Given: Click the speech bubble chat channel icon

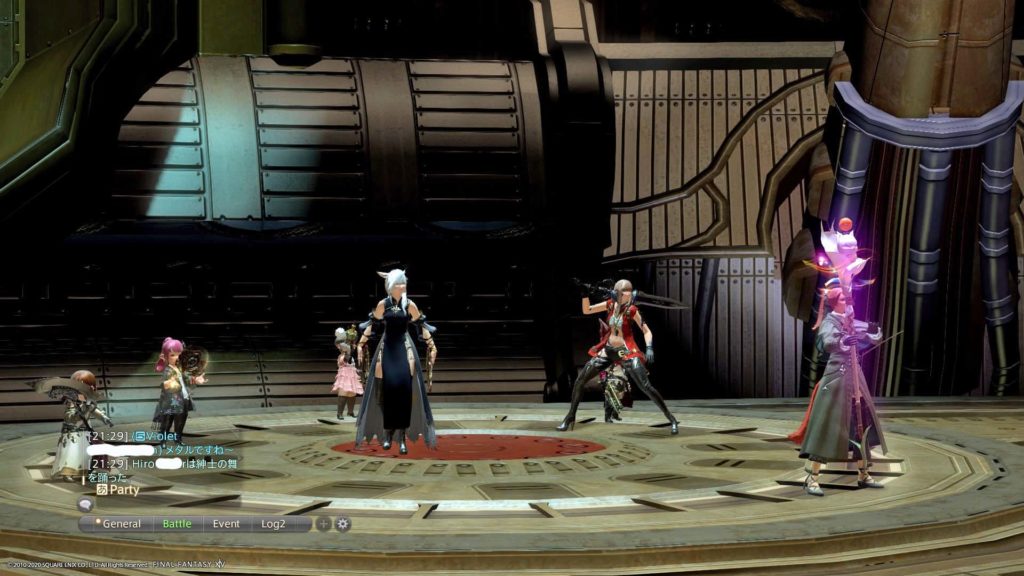Looking at the screenshot, I should (86, 506).
